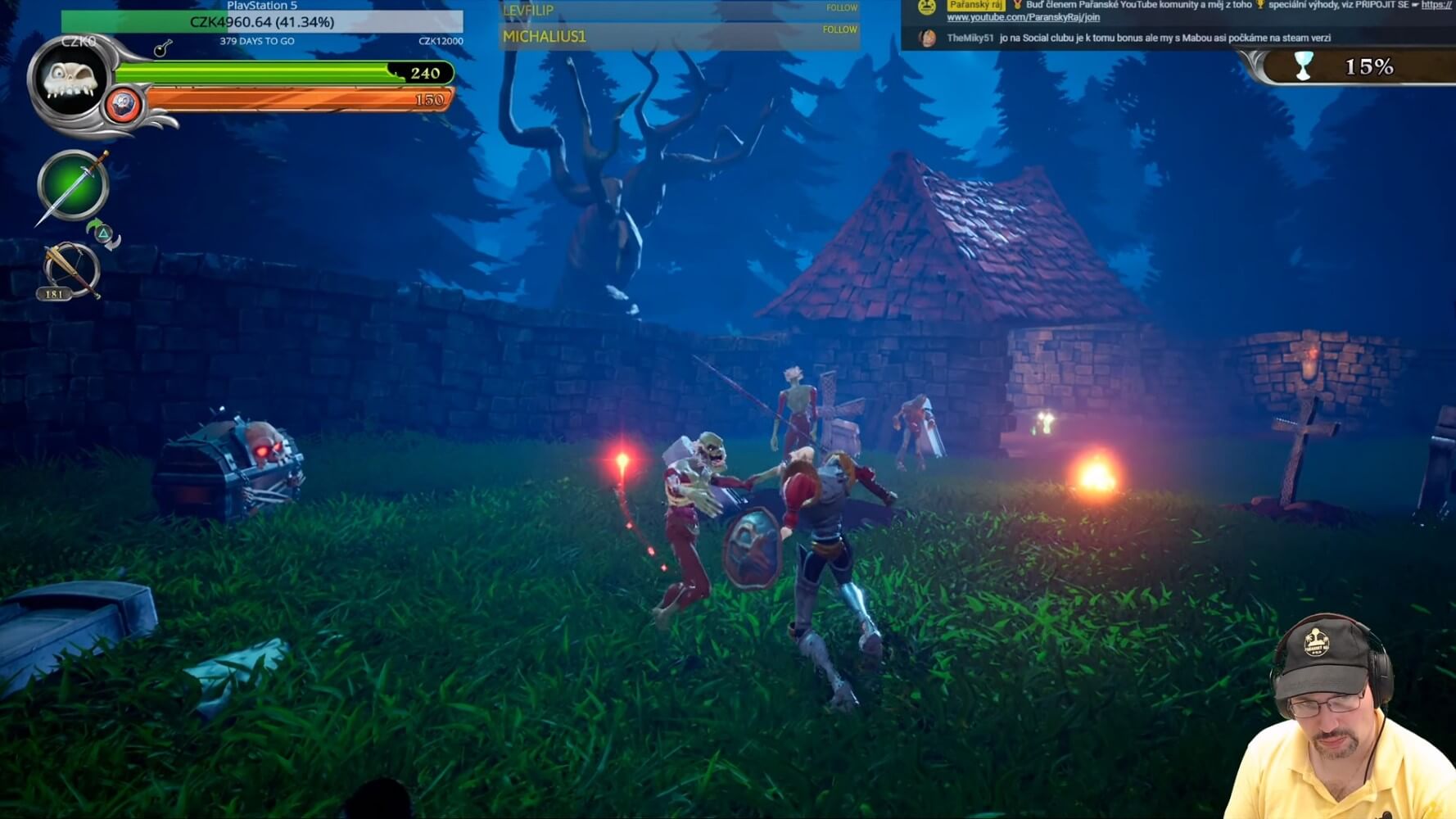Select the green sword weapon icon
This screenshot has height=819, width=1456.
pyautogui.click(x=73, y=185)
